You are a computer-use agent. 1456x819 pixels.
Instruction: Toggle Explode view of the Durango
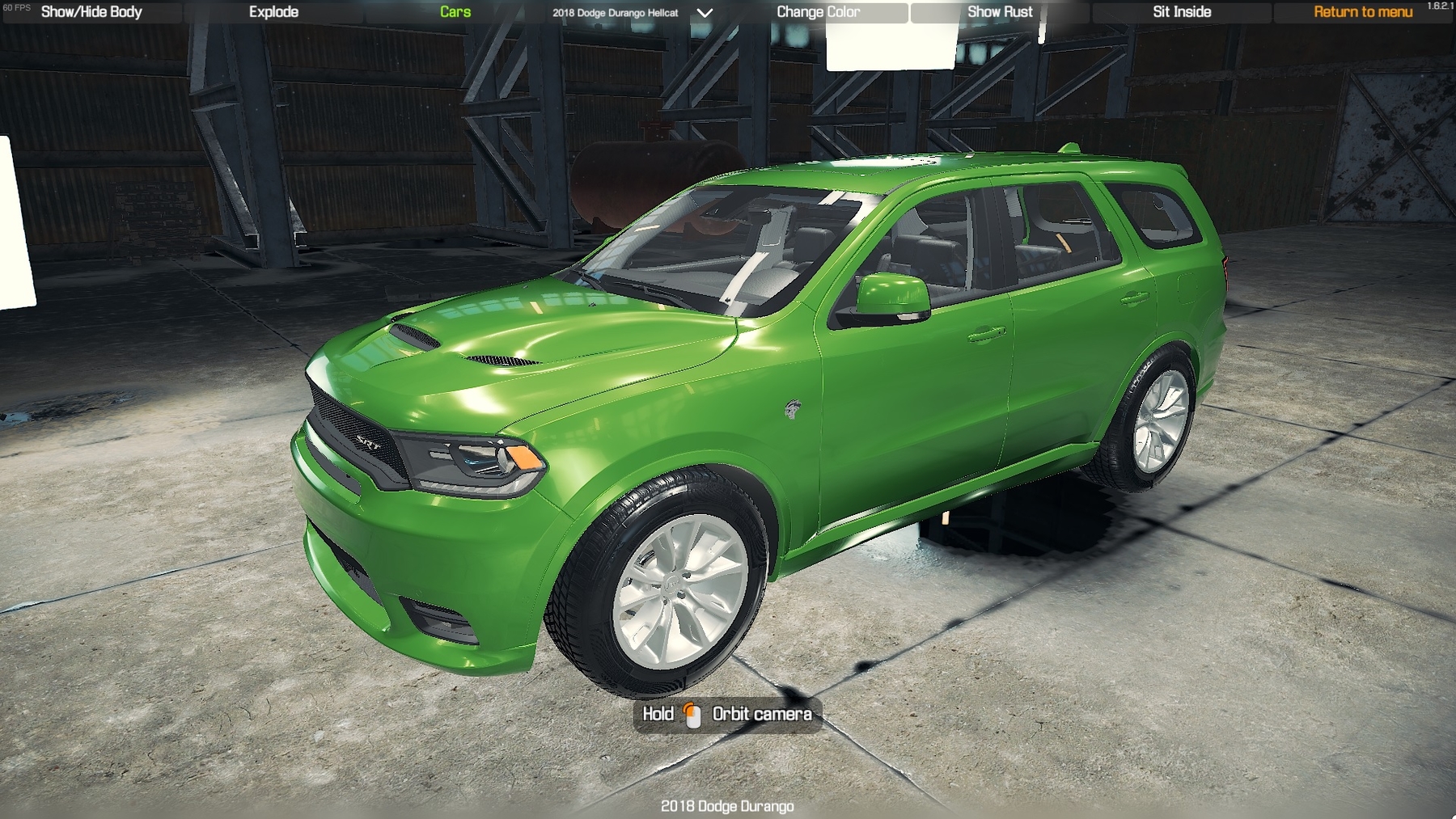pos(274,11)
